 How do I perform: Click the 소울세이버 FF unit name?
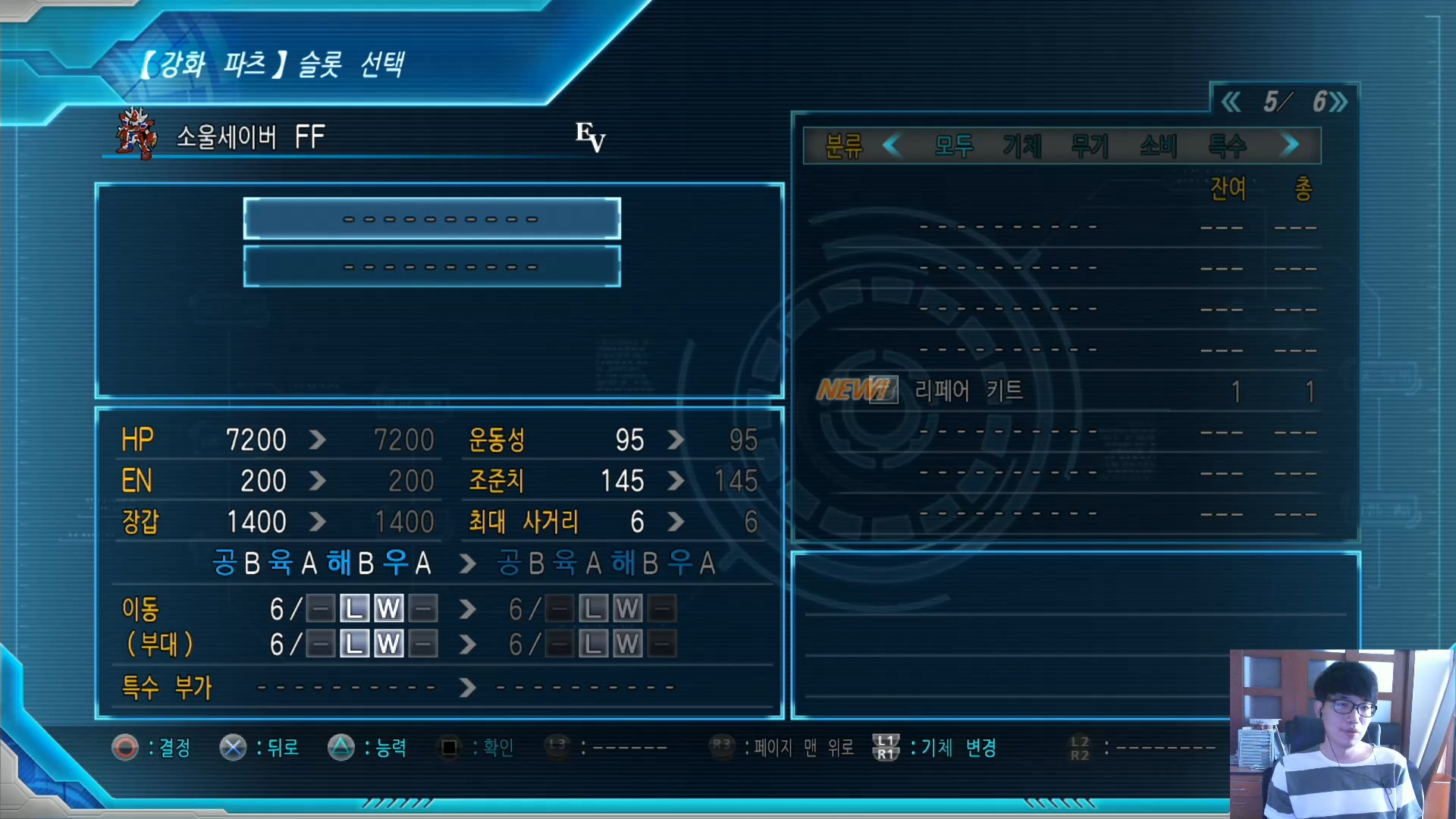point(250,137)
